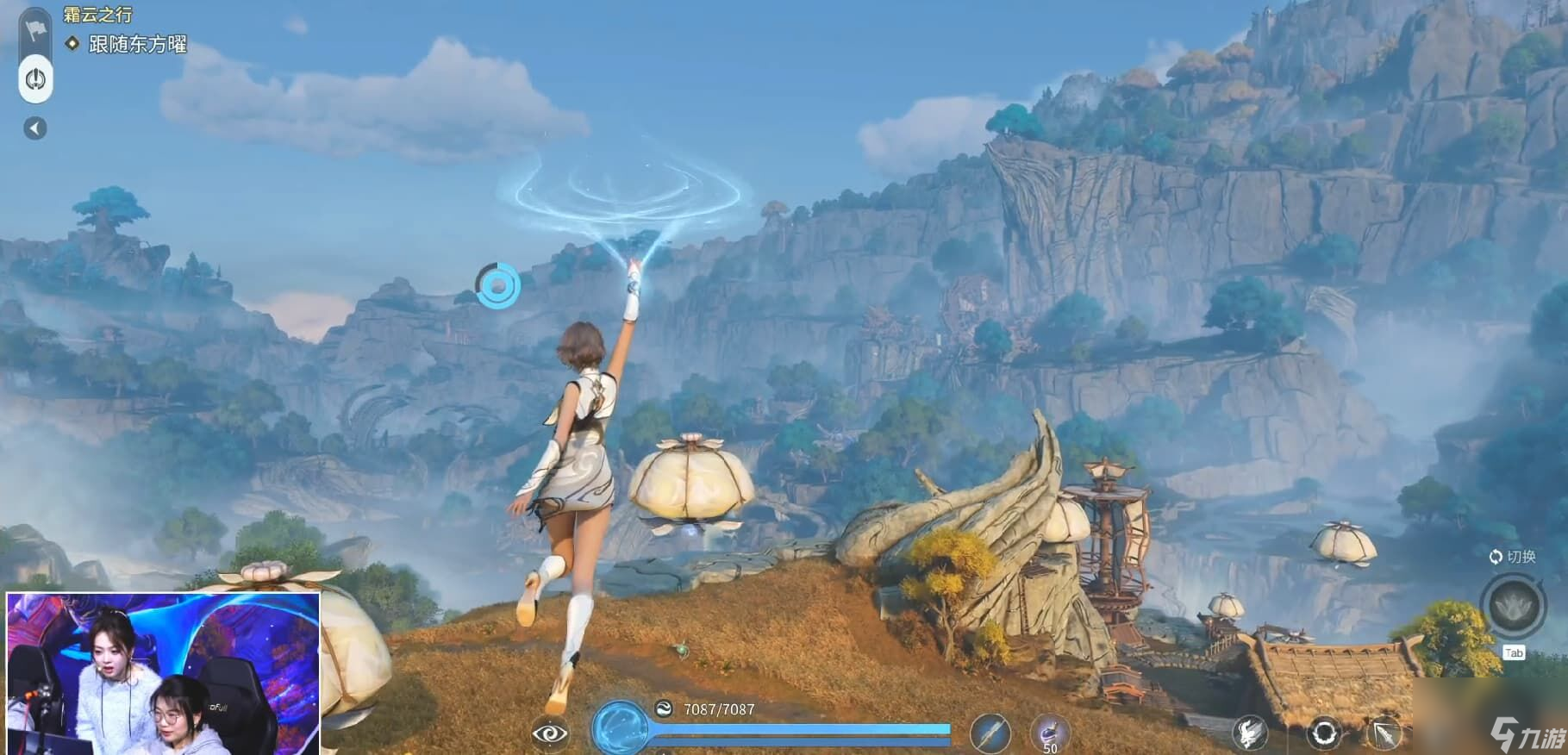
Task: Click the streamer webcam overlay
Action: coord(164,673)
